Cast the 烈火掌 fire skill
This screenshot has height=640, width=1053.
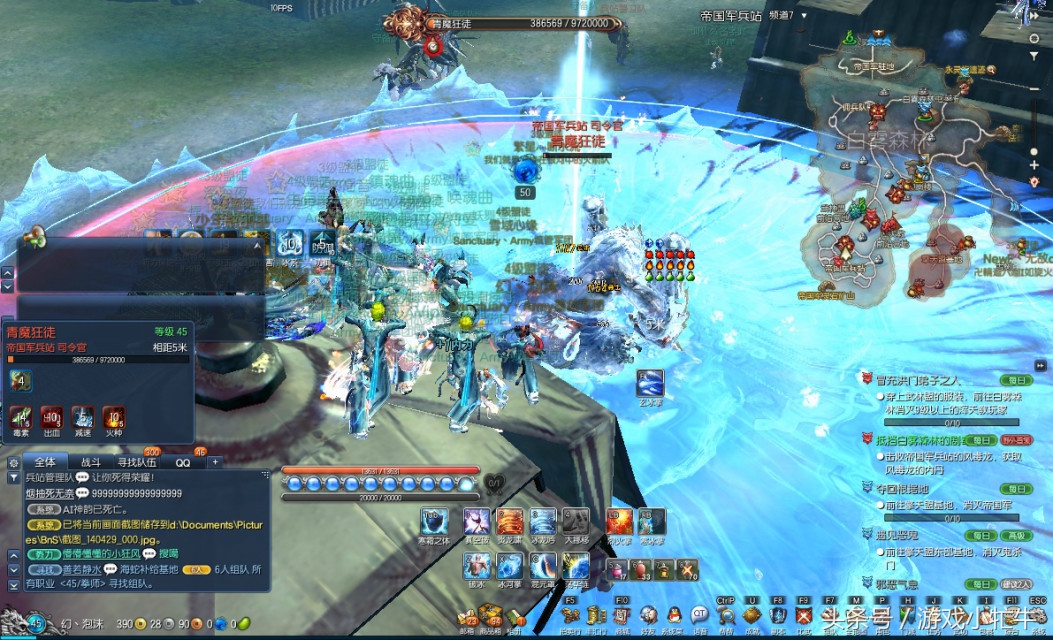click(x=620, y=523)
